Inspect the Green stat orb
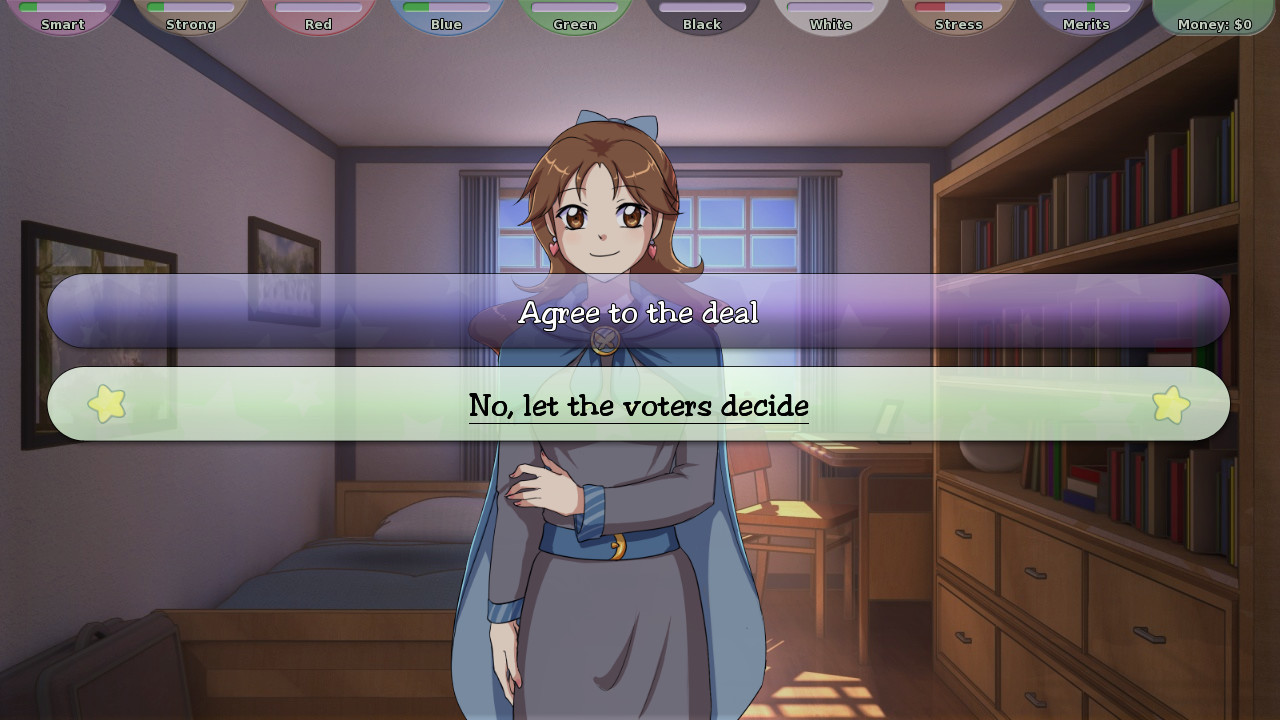1280x720 pixels. (574, 18)
